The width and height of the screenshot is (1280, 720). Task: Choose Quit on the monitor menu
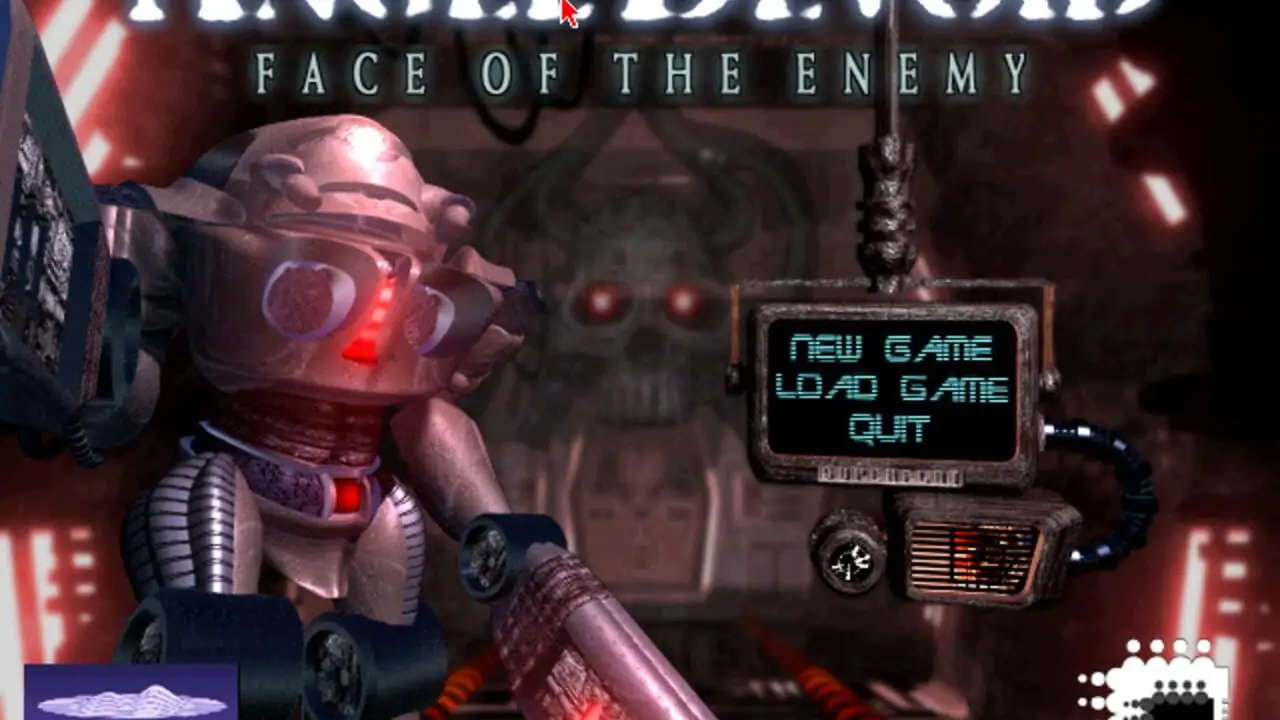pyautogui.click(x=890, y=429)
